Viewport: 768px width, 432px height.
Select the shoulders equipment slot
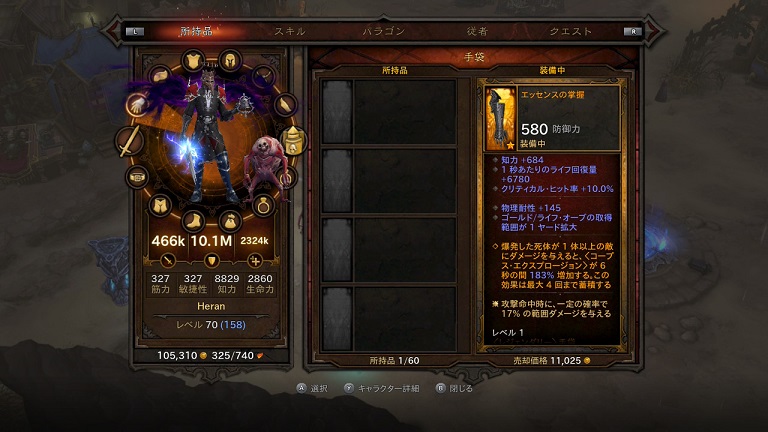tap(160, 76)
